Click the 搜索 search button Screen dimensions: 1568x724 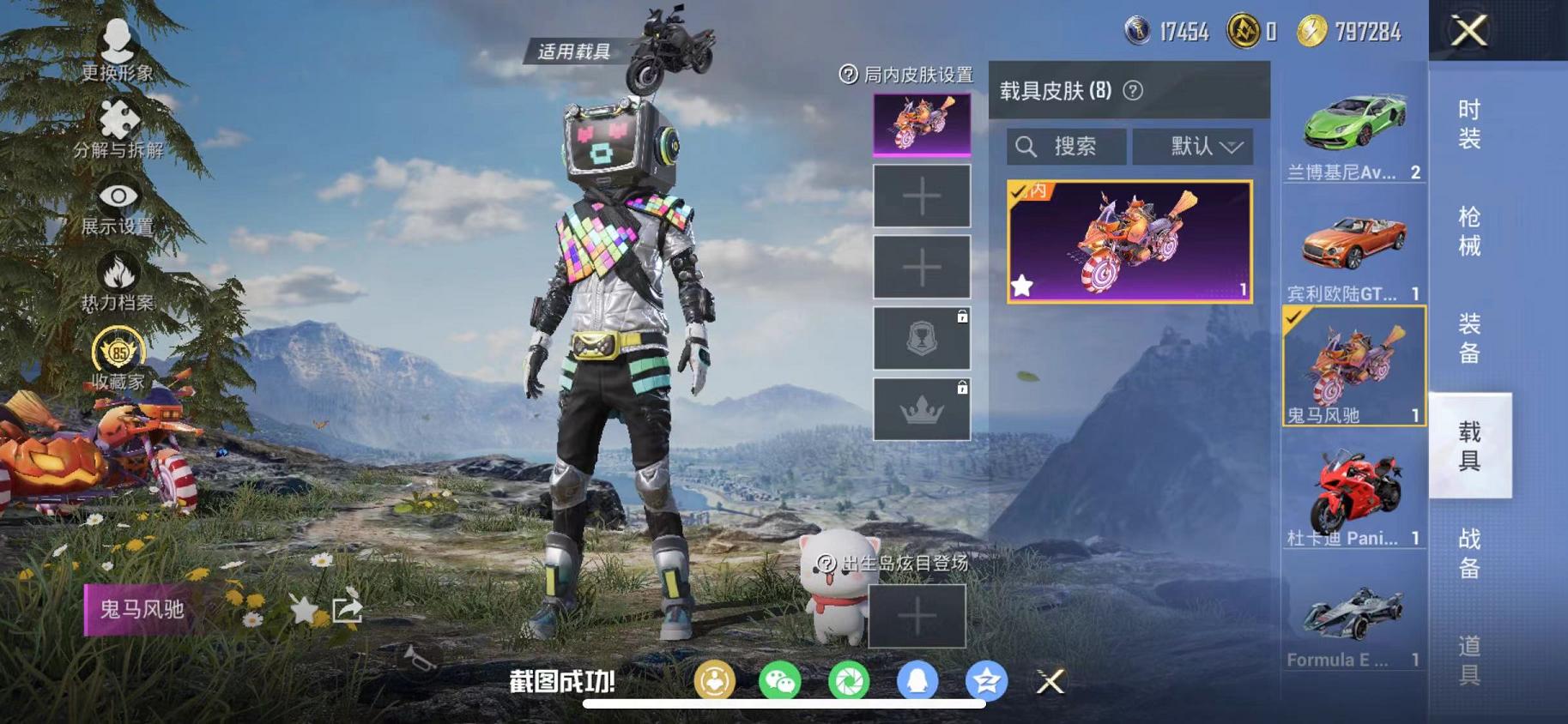[1066, 146]
